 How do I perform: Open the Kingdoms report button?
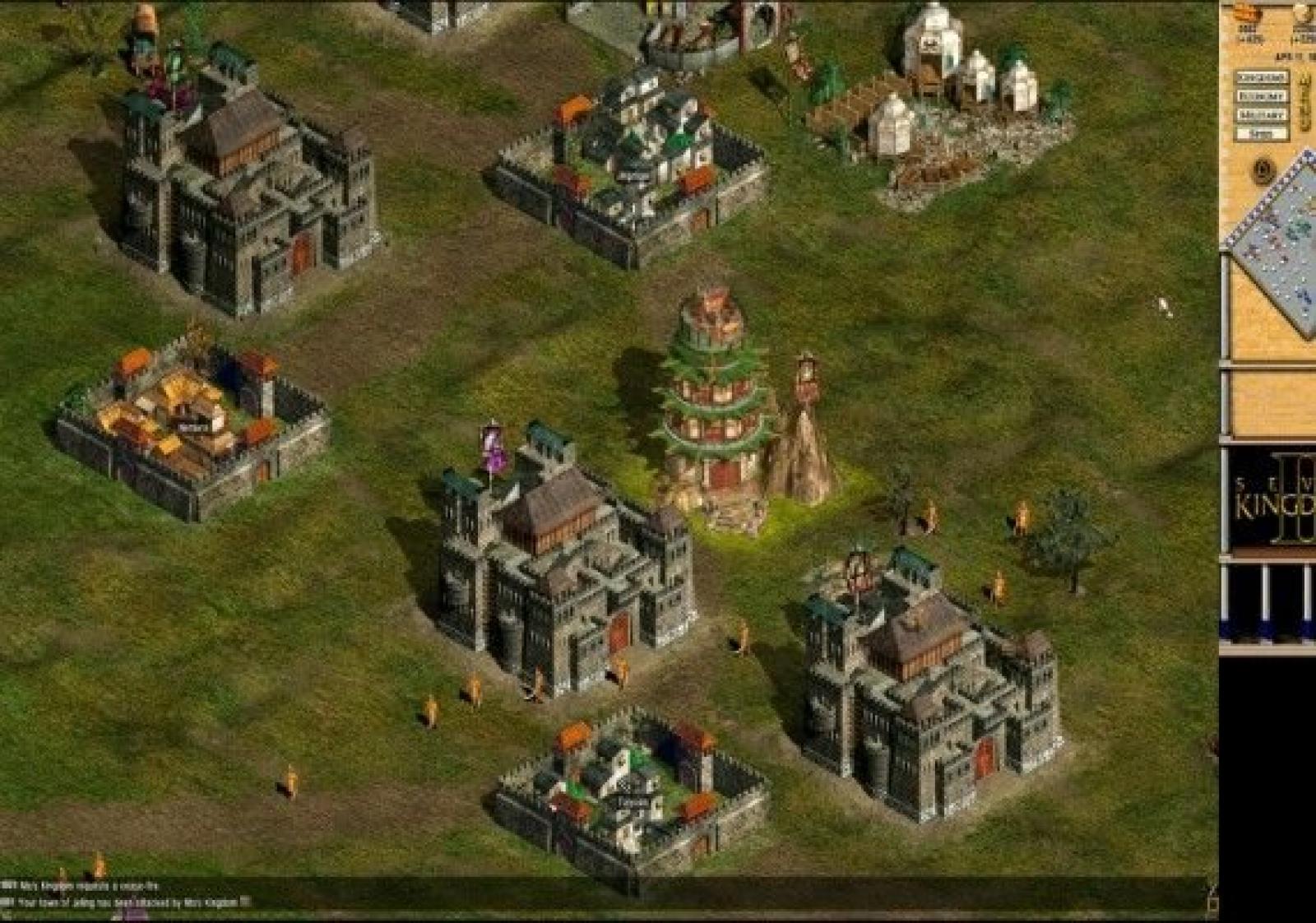click(1261, 77)
